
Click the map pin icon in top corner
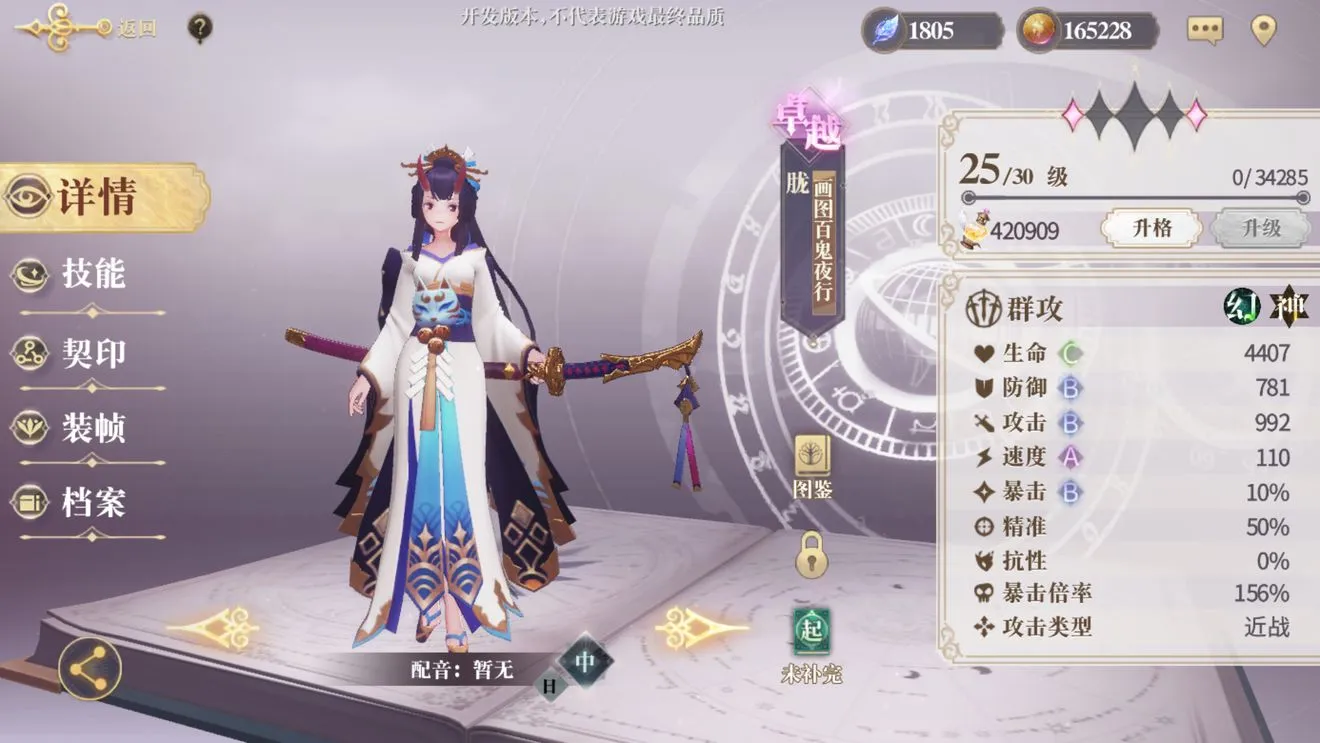click(x=1265, y=29)
